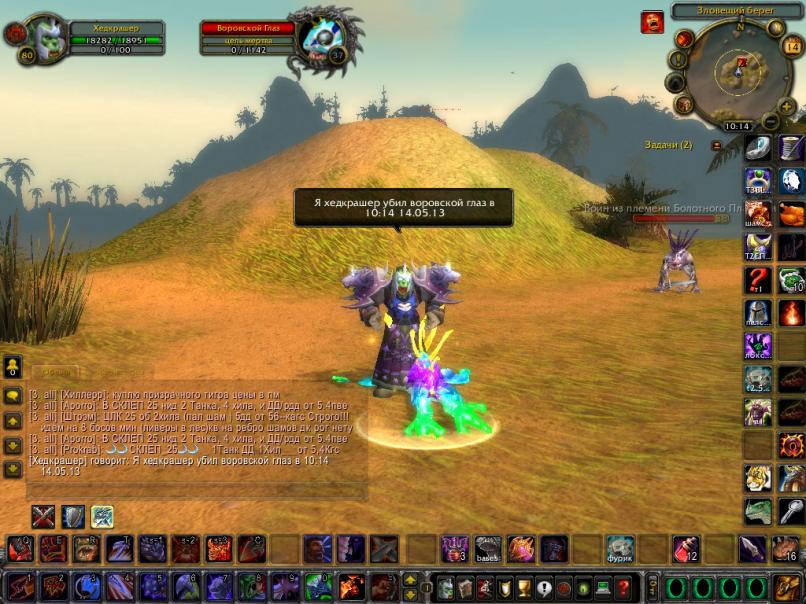
Task: Click the screaming face icon near minimap
Action: point(651,21)
